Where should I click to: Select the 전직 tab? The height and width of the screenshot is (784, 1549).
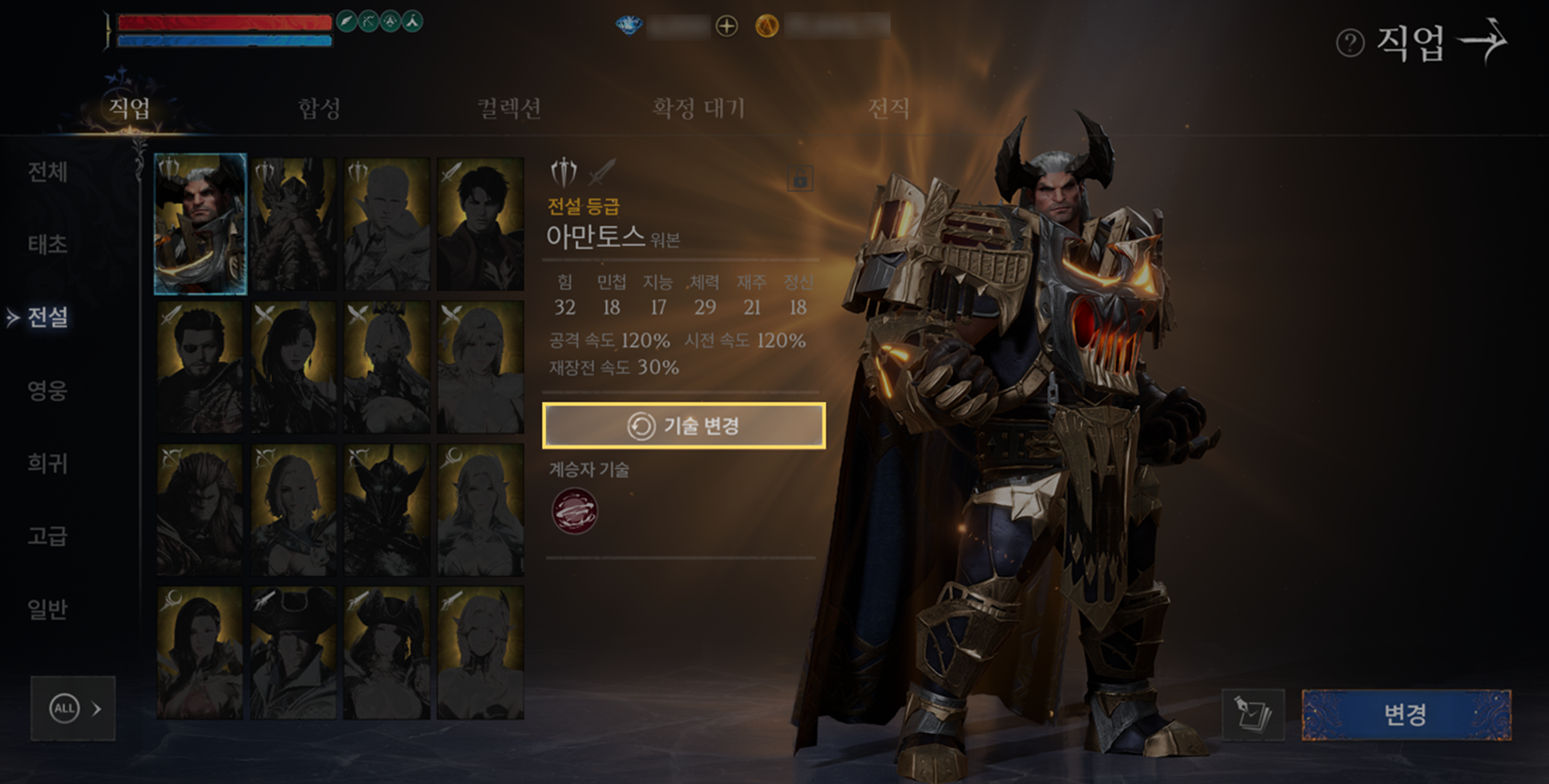(888, 107)
